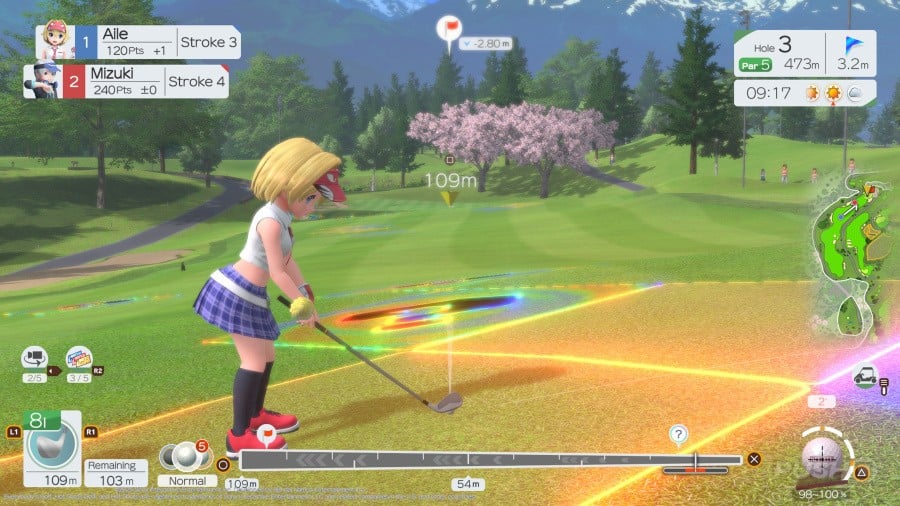The height and width of the screenshot is (506, 900).
Task: Click the golf cart icon
Action: pyautogui.click(x=864, y=377)
